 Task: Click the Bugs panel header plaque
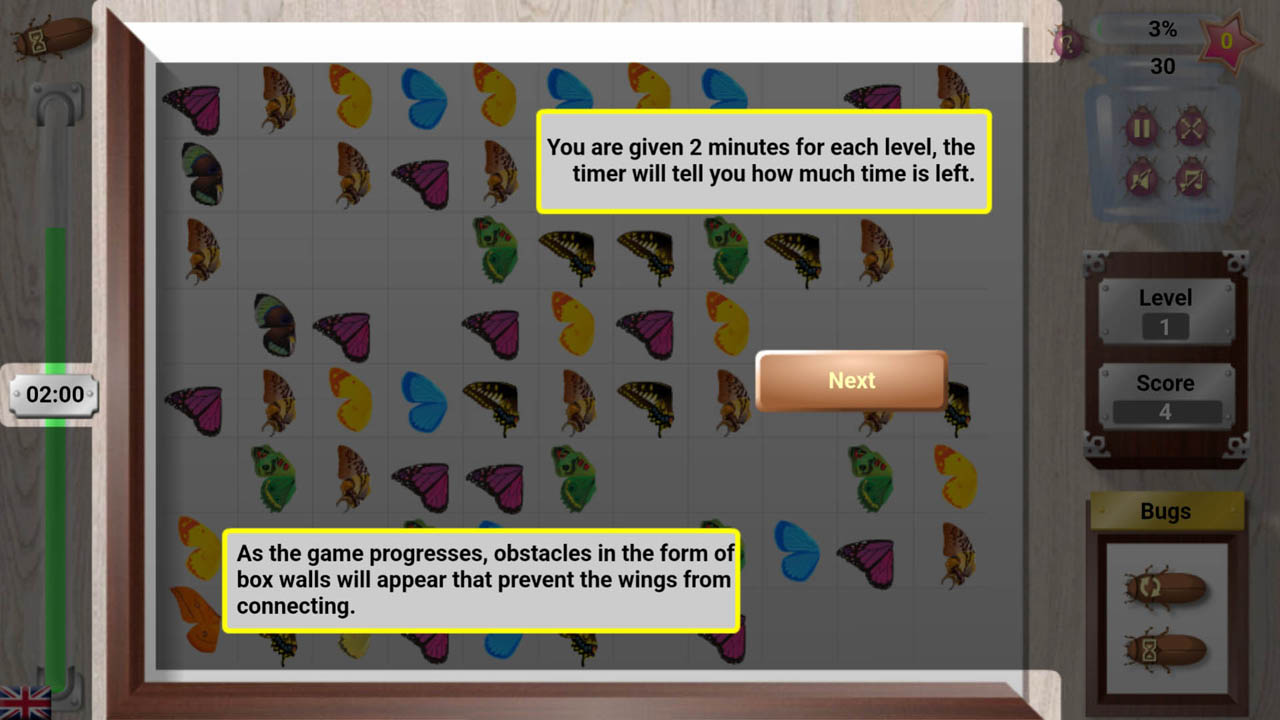tap(1164, 511)
